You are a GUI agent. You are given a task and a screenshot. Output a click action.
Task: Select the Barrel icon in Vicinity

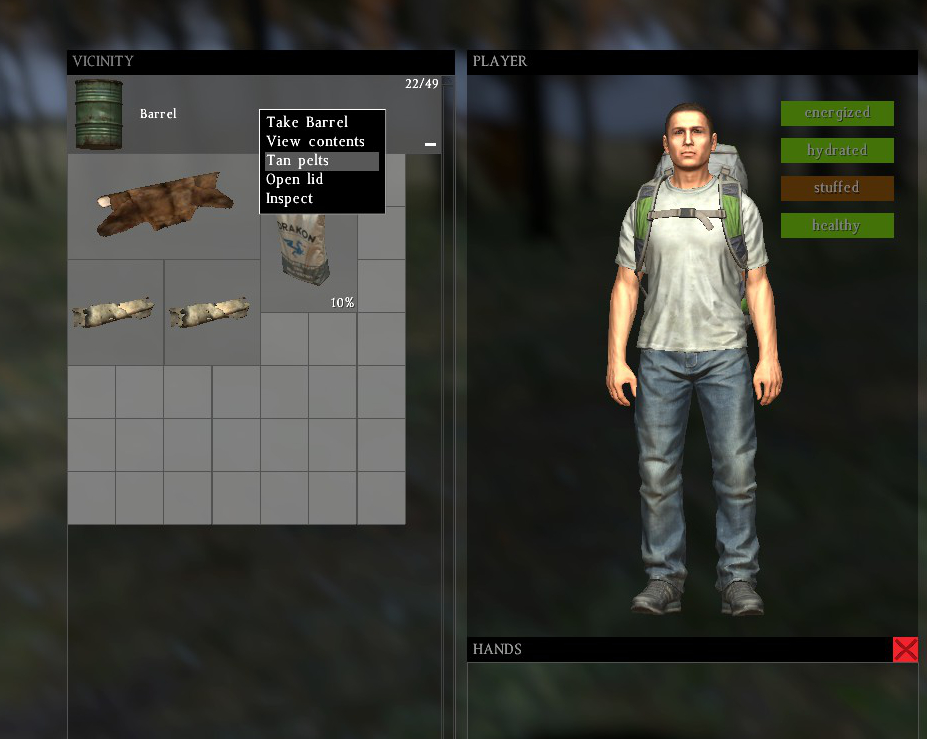[99, 114]
